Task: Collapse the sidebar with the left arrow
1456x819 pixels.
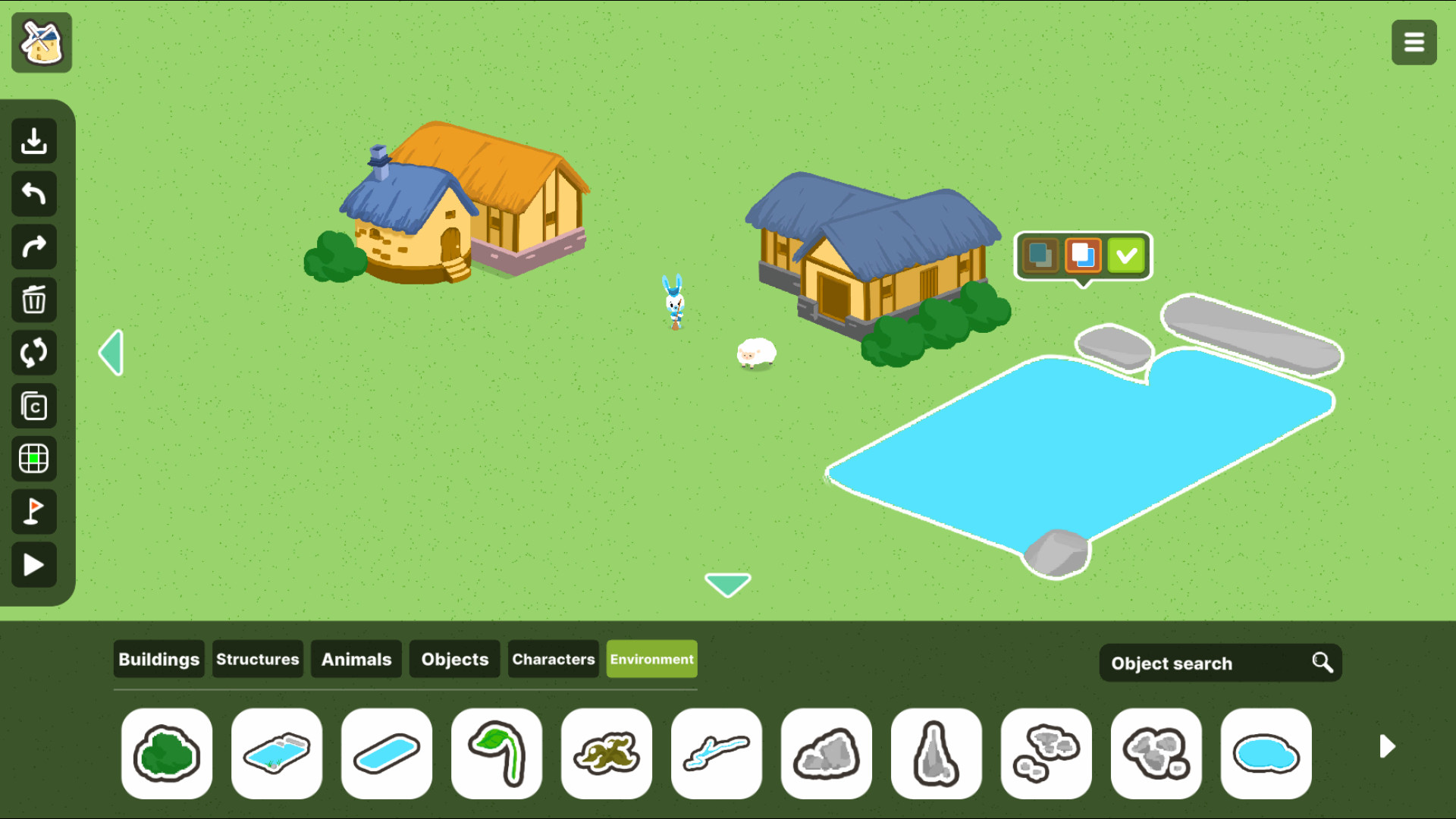Action: pyautogui.click(x=111, y=352)
